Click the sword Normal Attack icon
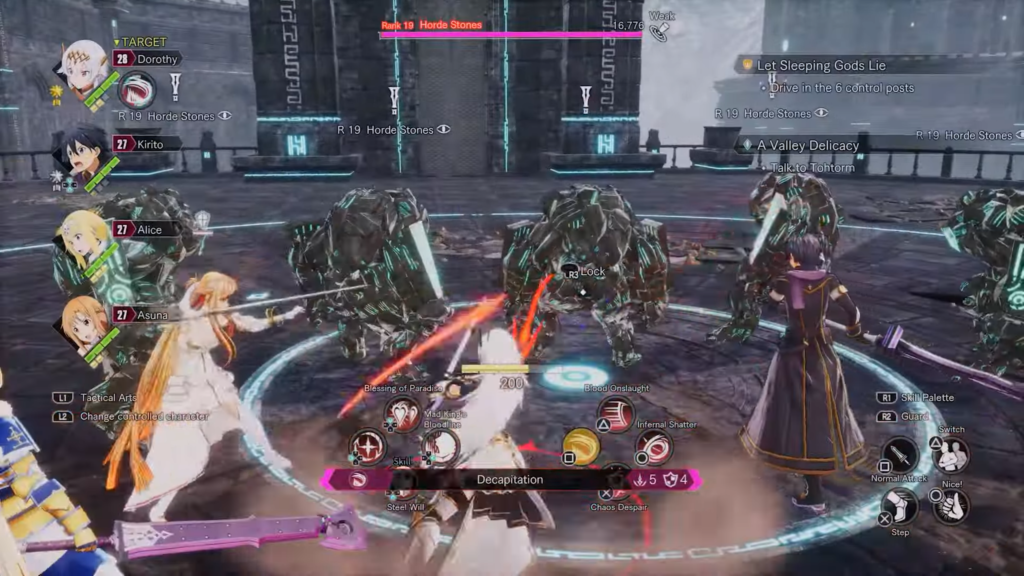The image size is (1024, 576). [899, 455]
